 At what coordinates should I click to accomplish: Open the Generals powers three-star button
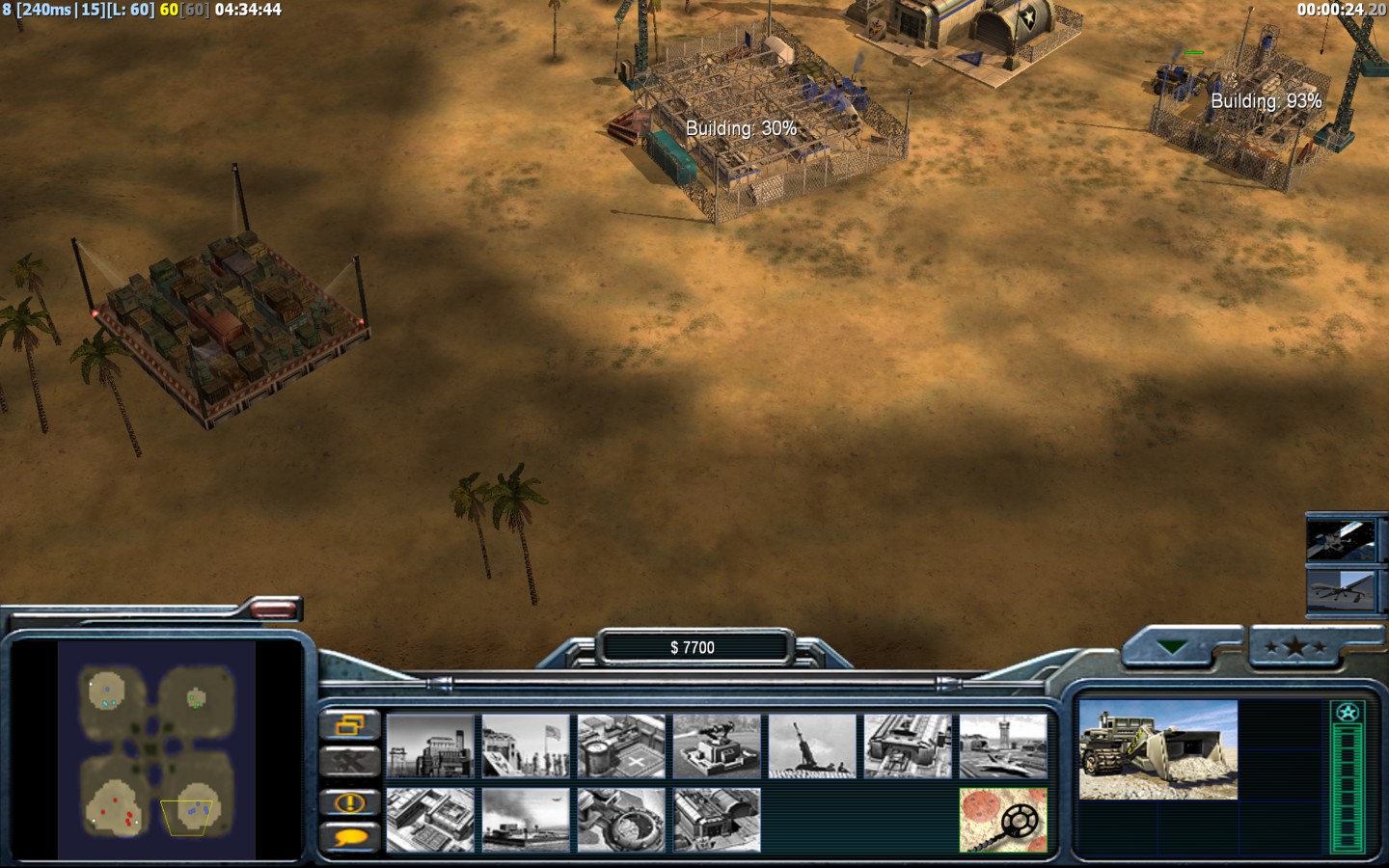pyautogui.click(x=1294, y=647)
